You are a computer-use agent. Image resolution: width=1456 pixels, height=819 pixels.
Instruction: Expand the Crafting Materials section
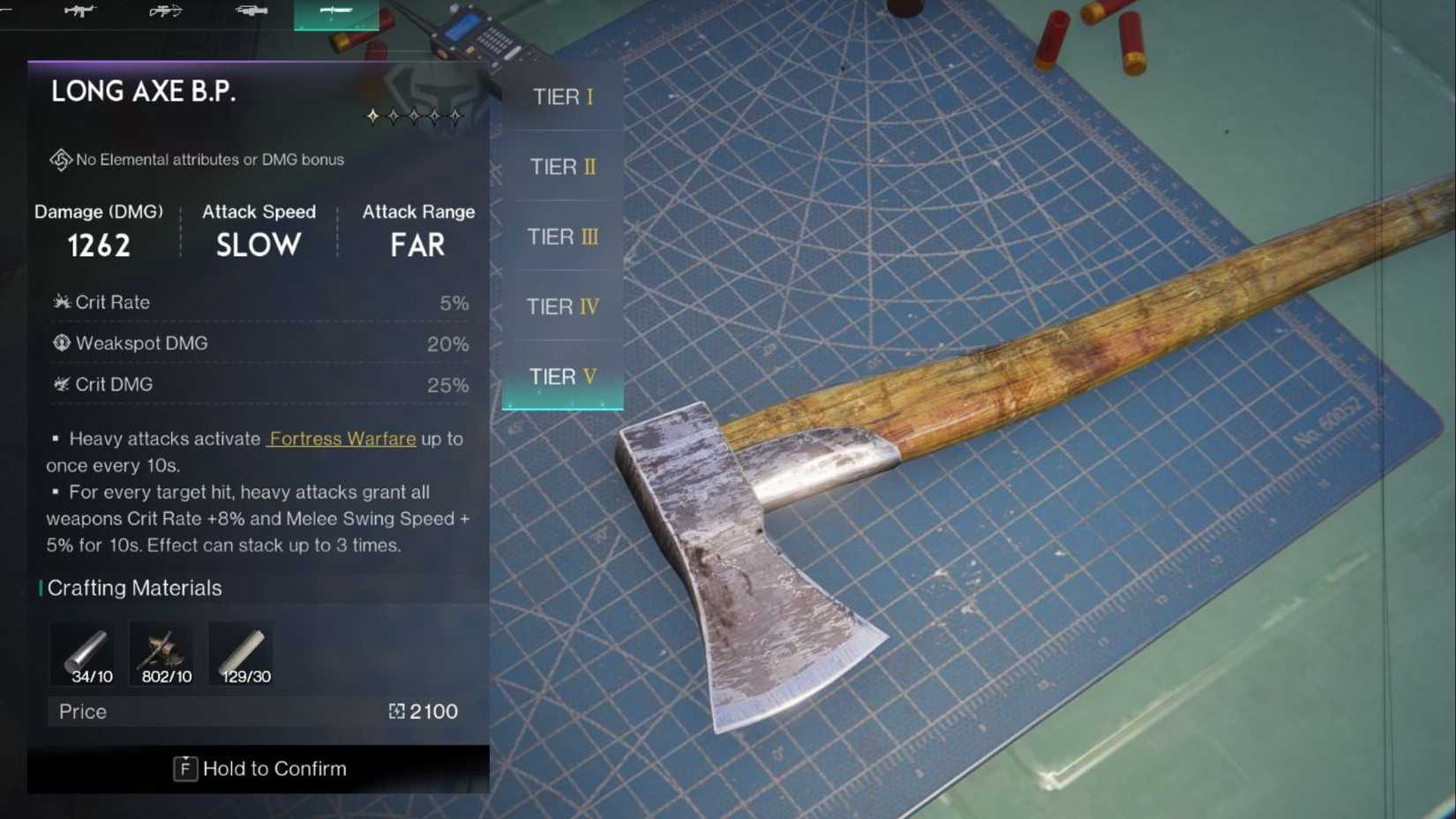pos(135,588)
